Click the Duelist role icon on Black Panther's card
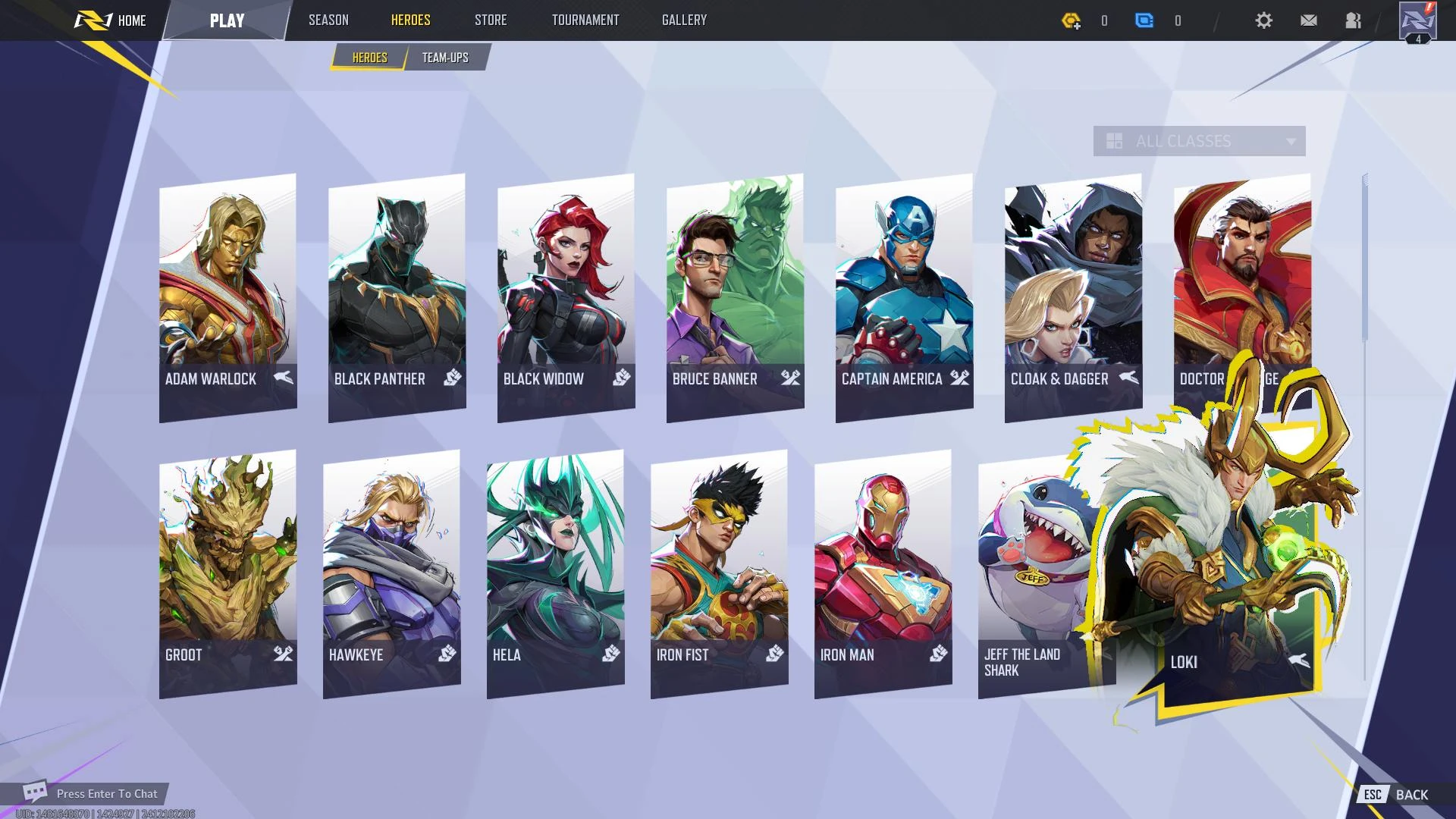Image resolution: width=1456 pixels, height=819 pixels. pos(451,378)
